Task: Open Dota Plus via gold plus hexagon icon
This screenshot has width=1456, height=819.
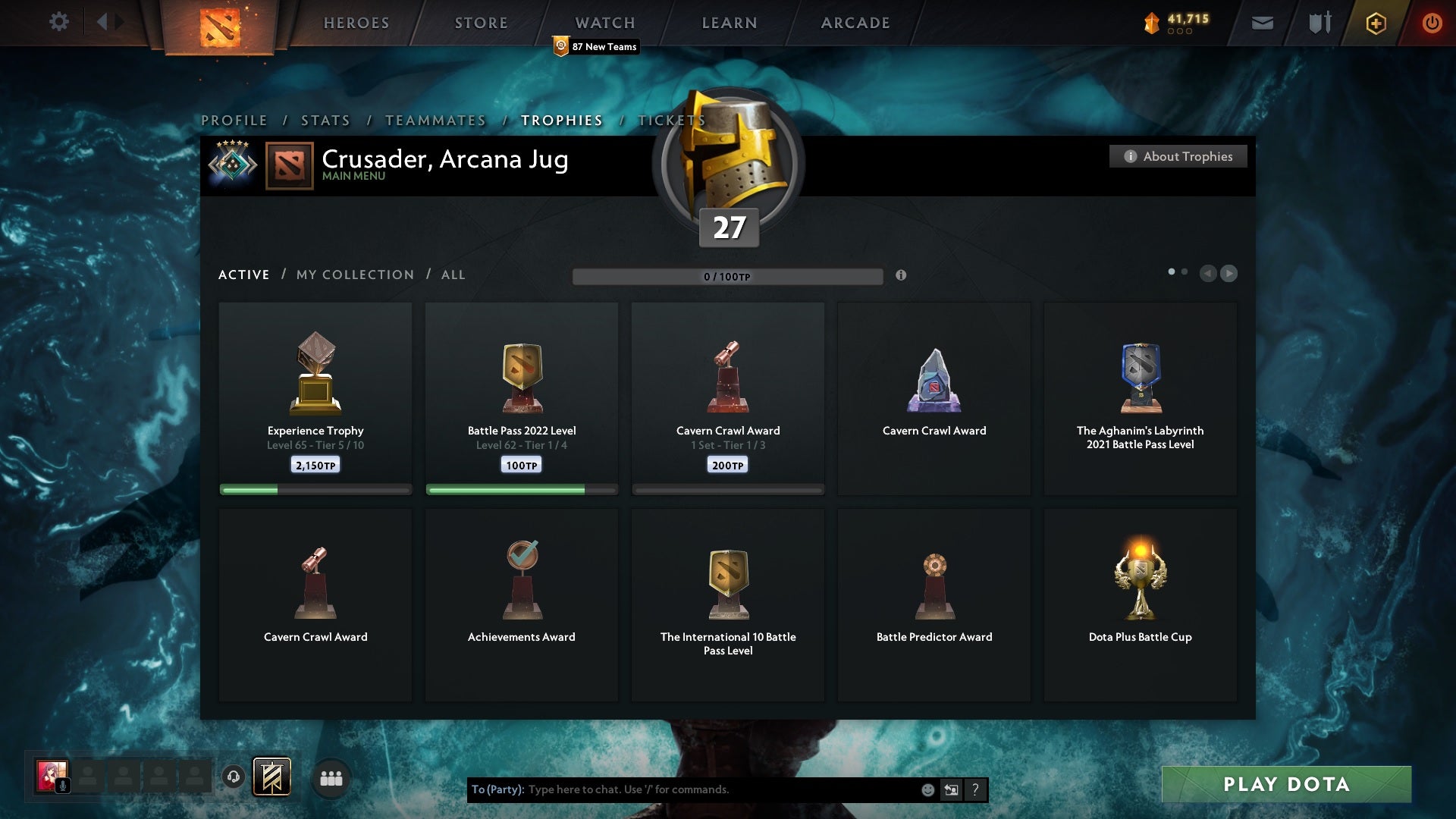Action: 1375,23
